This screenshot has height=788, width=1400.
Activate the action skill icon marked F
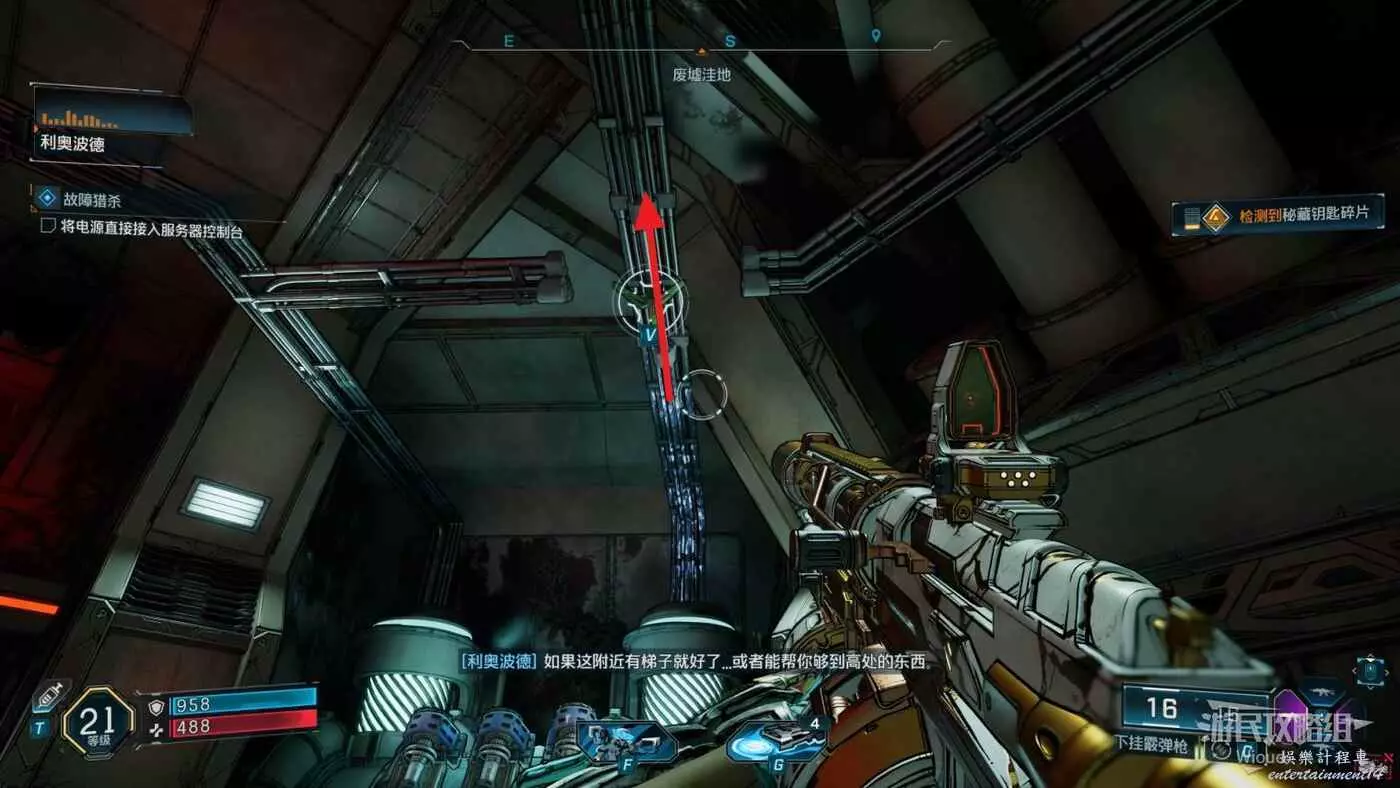point(625,742)
